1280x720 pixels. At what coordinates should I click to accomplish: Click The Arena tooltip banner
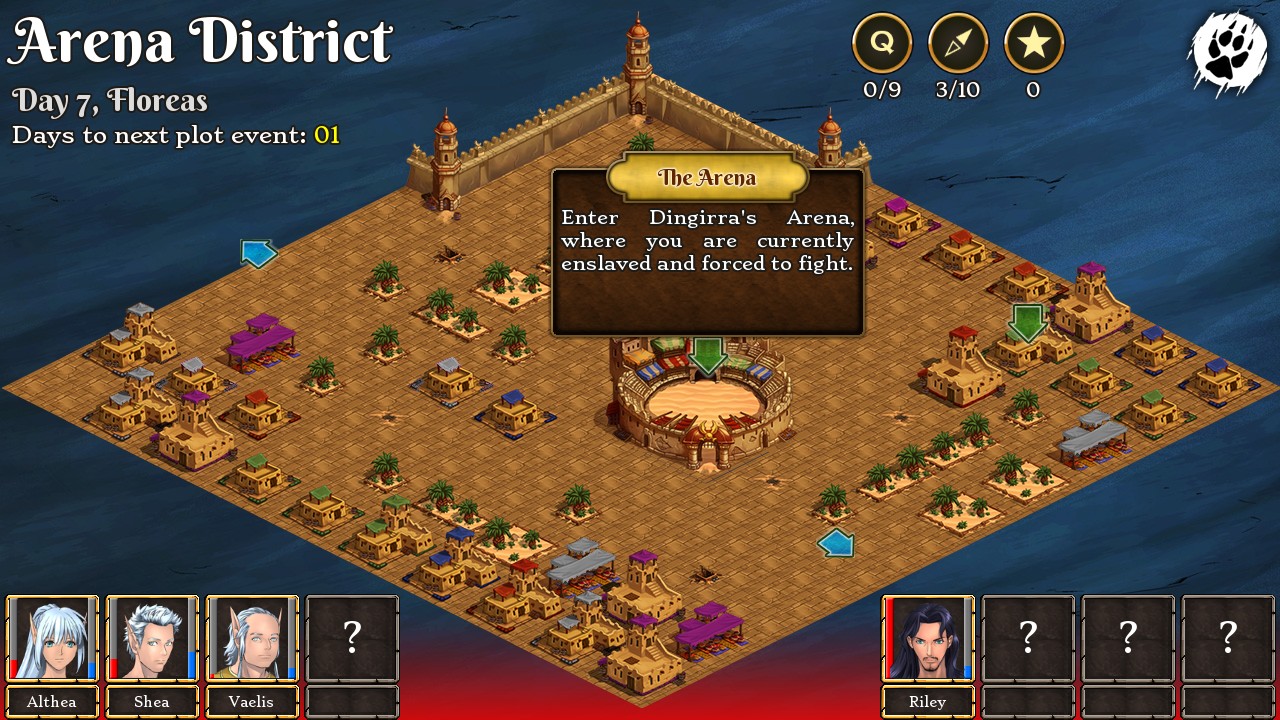coord(707,178)
